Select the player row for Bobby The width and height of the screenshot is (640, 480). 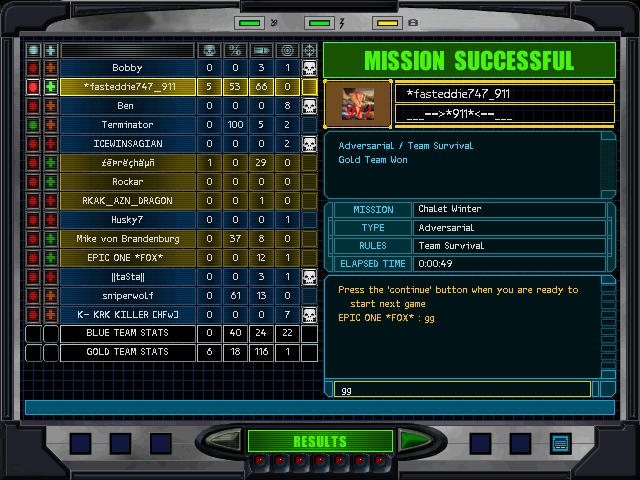[x=128, y=68]
